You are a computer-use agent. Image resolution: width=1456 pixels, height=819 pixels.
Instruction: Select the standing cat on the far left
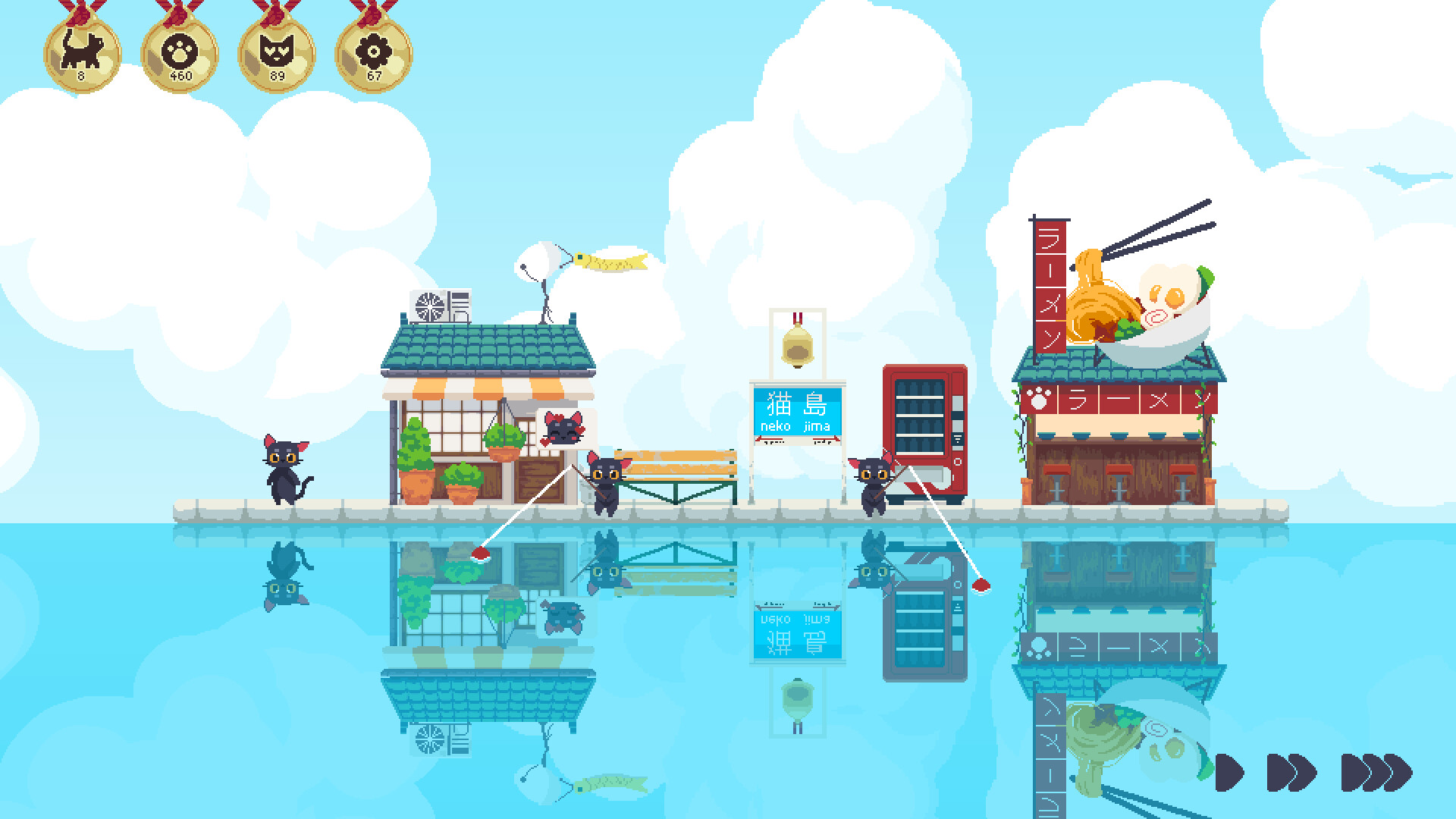284,470
